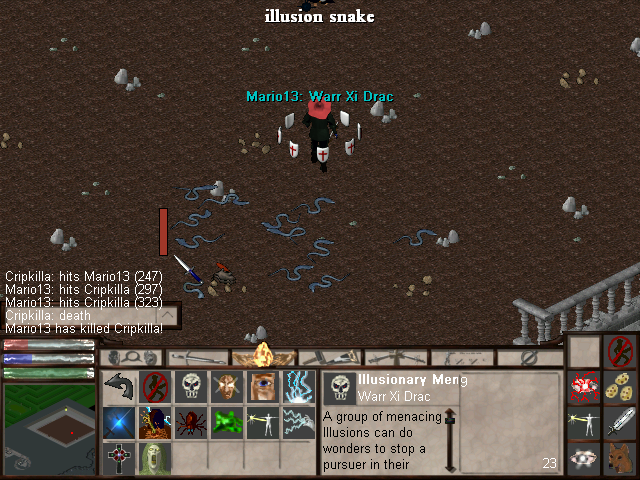The height and width of the screenshot is (480, 640).
Task: Activate the red splatter spell icon
Action: tap(585, 387)
